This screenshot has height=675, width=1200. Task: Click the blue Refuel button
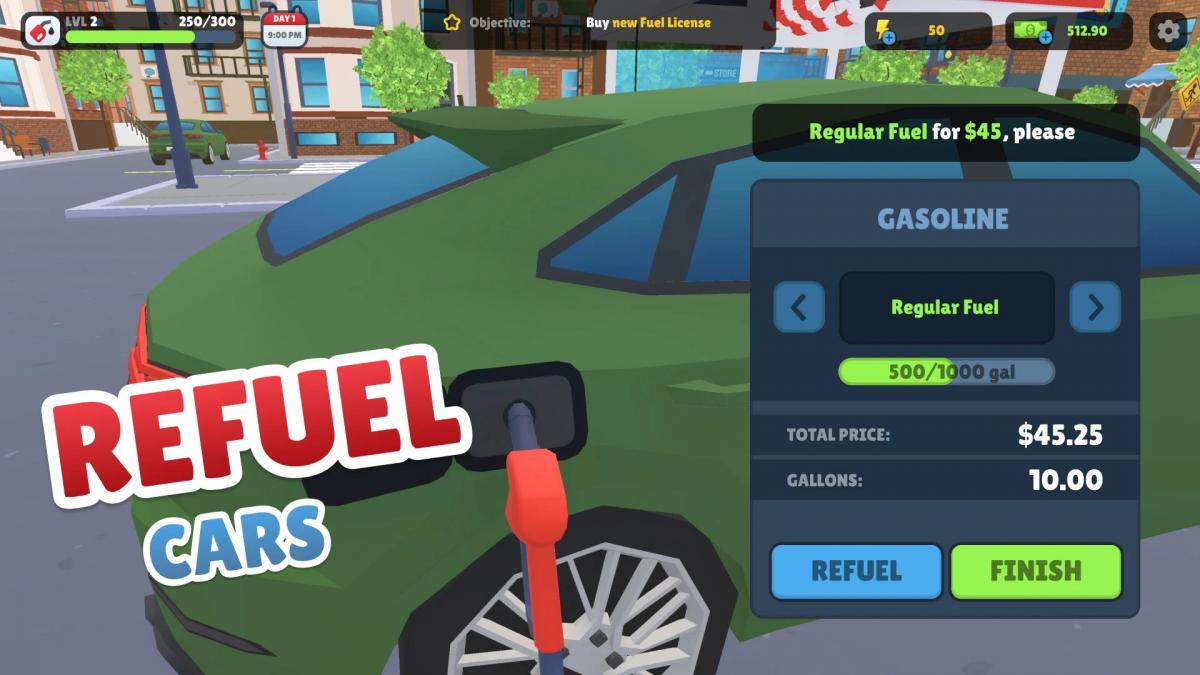click(856, 571)
